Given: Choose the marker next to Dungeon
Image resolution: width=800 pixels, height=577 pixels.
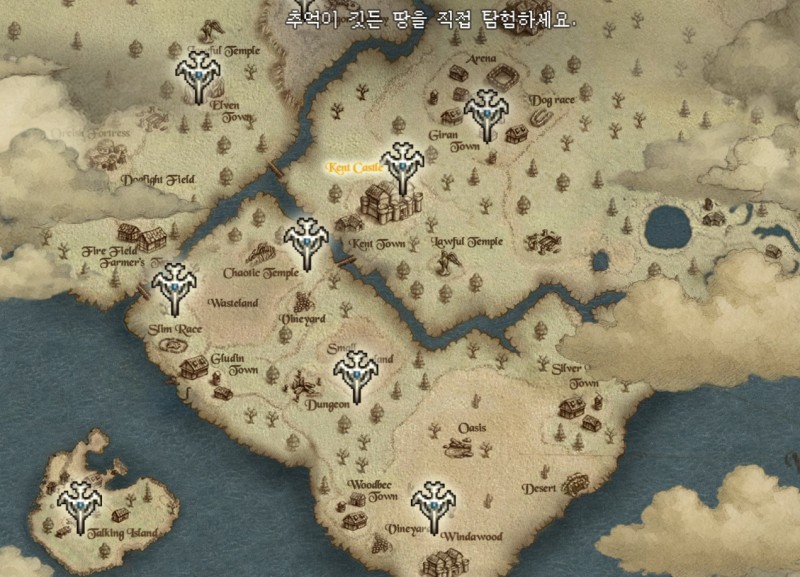Looking at the screenshot, I should tap(355, 375).
